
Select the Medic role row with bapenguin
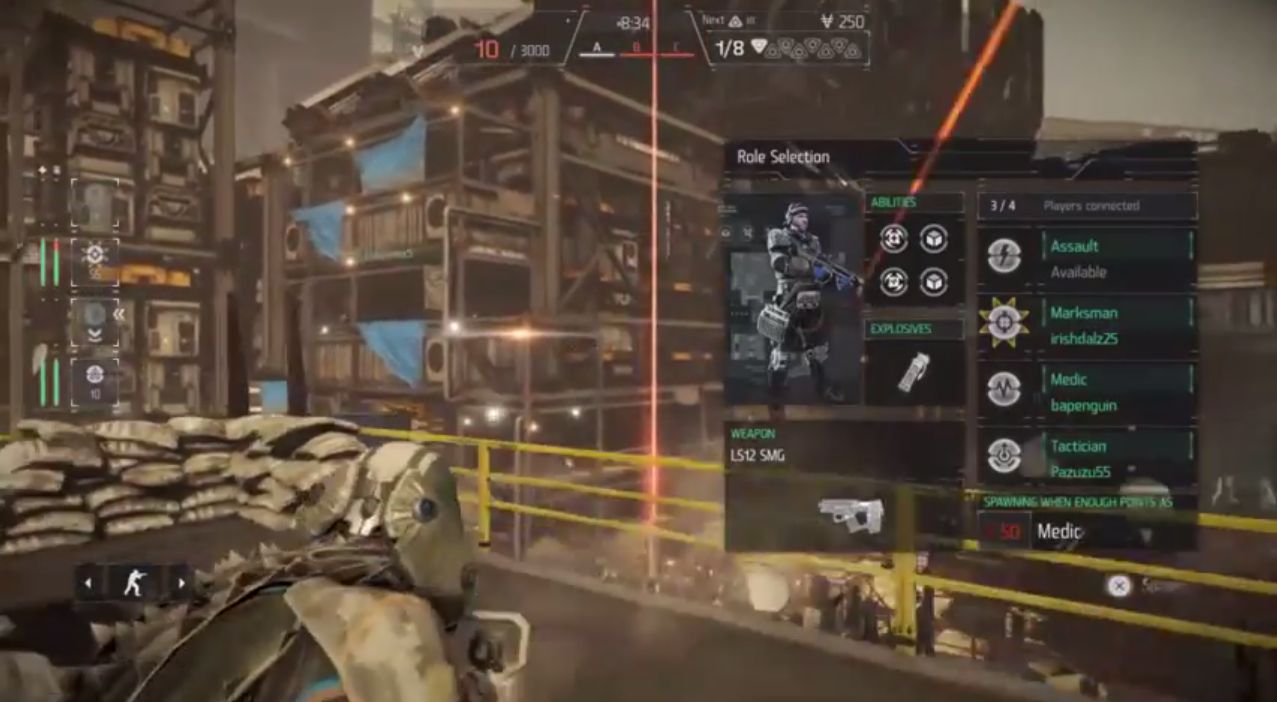tap(1087, 392)
